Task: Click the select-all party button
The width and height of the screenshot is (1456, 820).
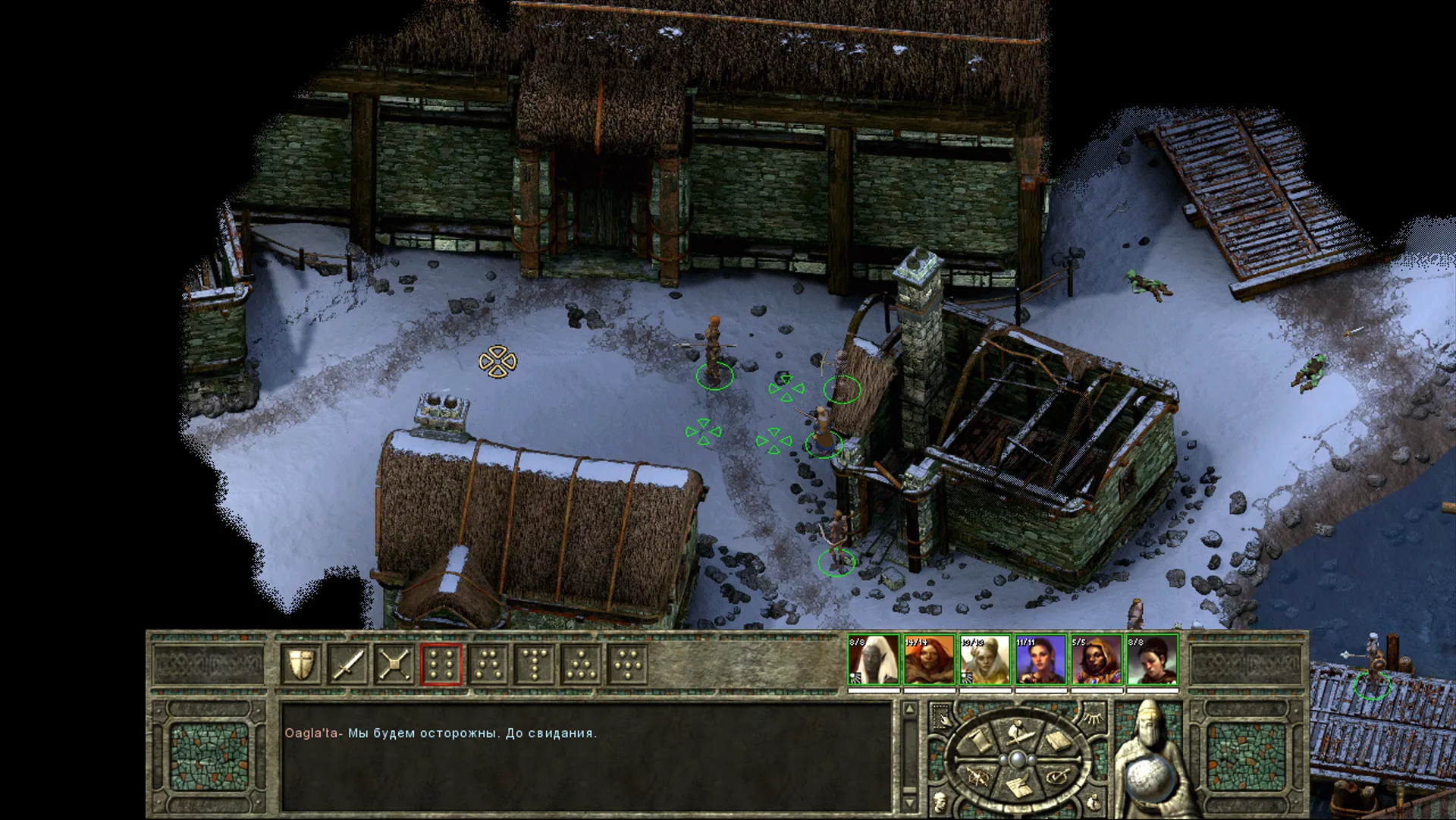Action: point(940,717)
